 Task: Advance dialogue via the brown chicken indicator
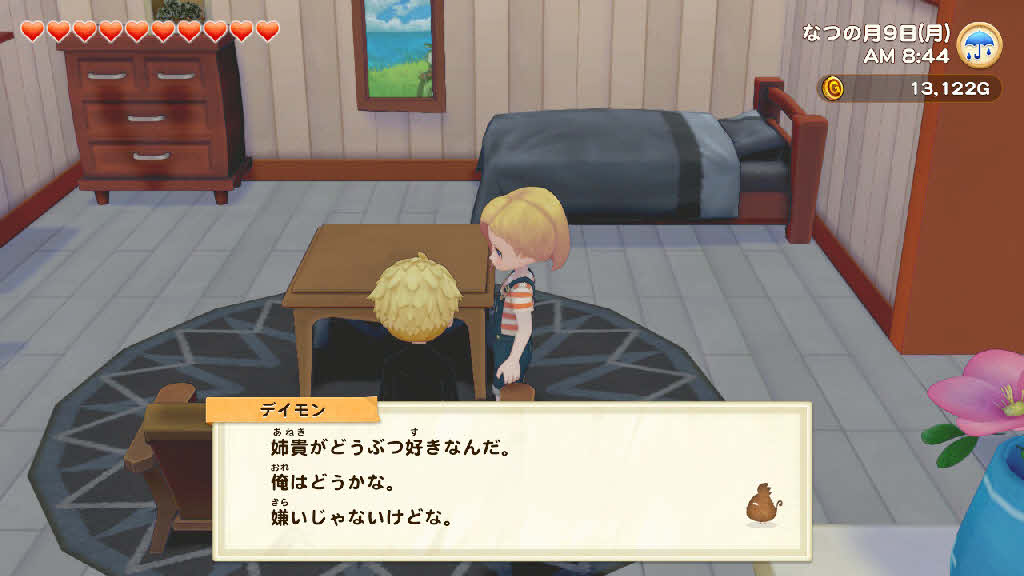click(x=761, y=504)
